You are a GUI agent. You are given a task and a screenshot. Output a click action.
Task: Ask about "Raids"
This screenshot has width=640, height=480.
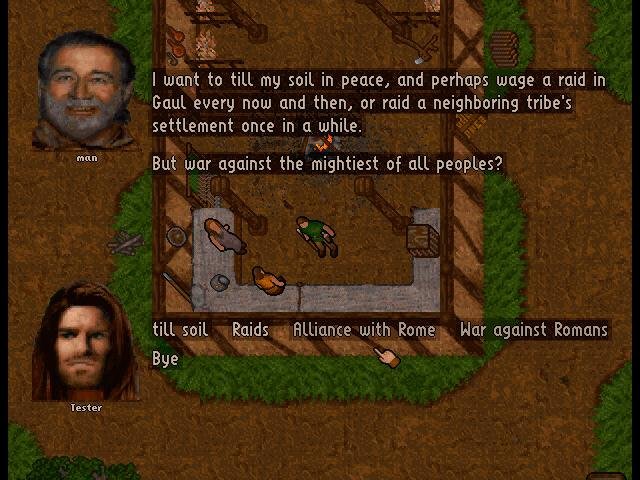250,330
